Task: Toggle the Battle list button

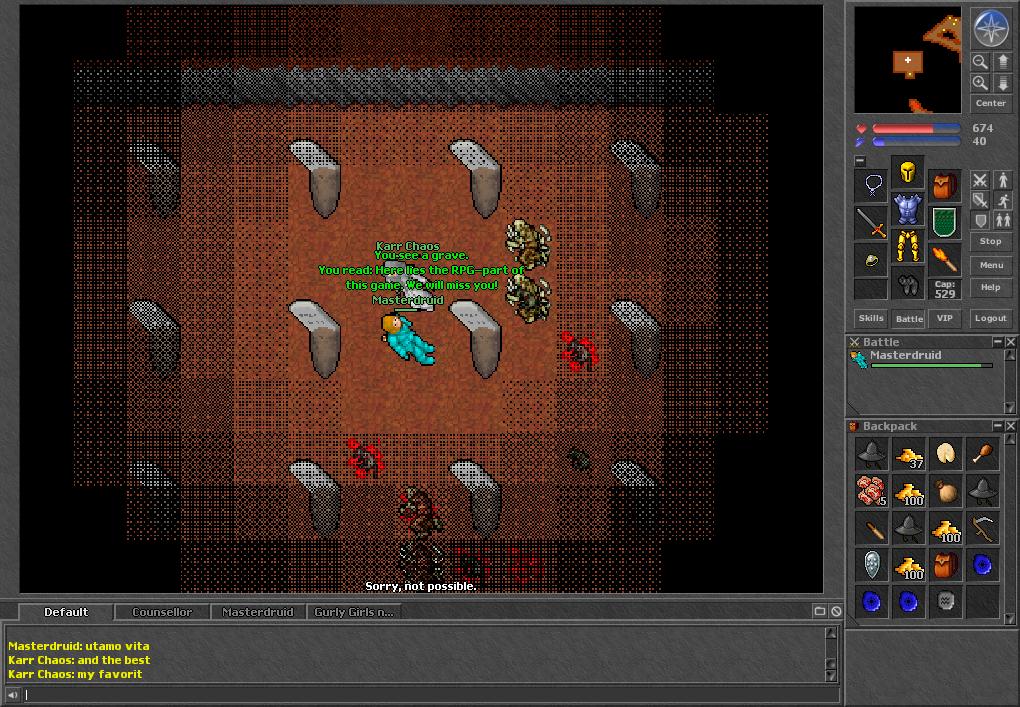Action: [x=909, y=318]
